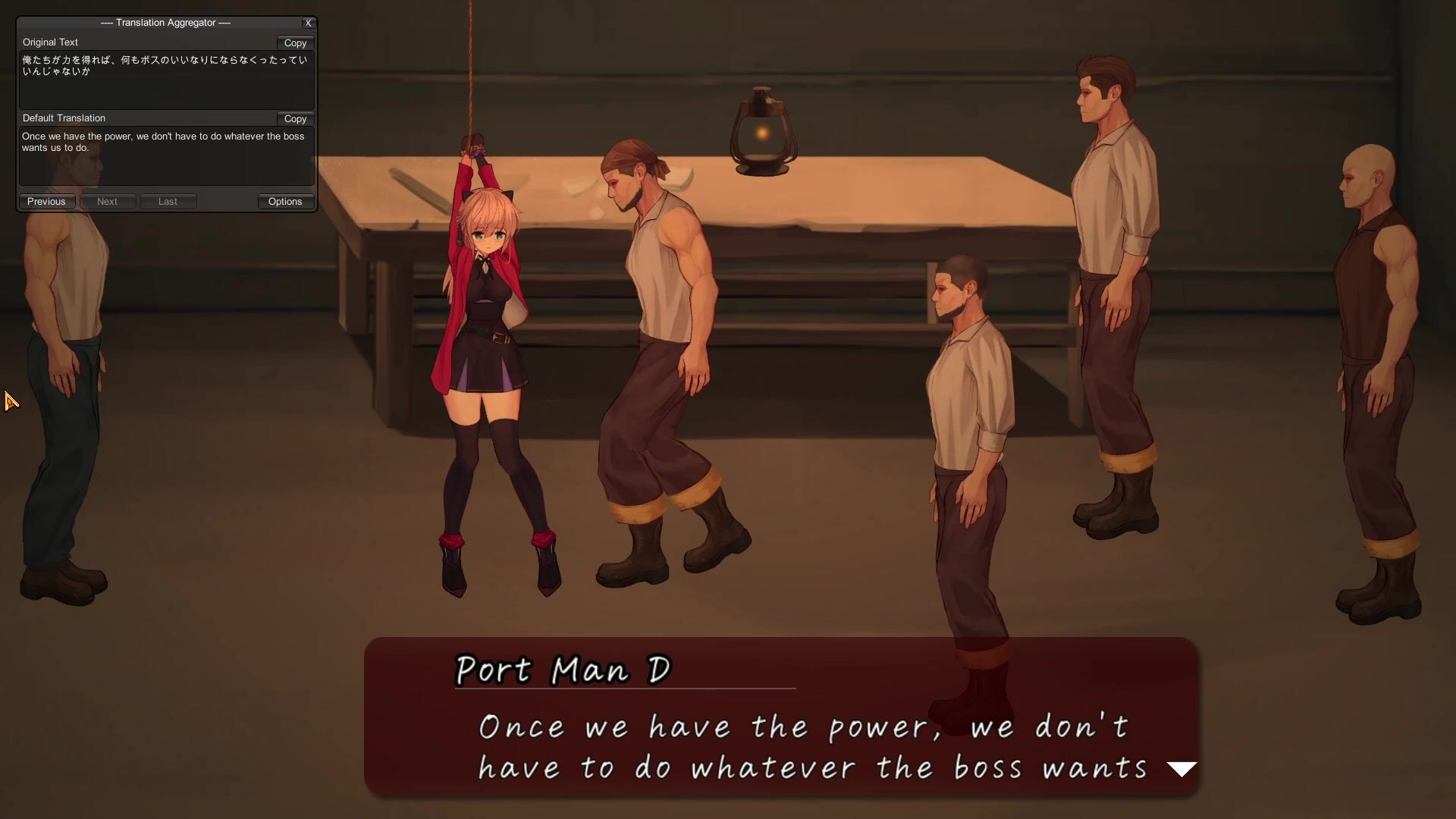The width and height of the screenshot is (1456, 819).
Task: Click the Default Translation text box
Action: [166, 156]
